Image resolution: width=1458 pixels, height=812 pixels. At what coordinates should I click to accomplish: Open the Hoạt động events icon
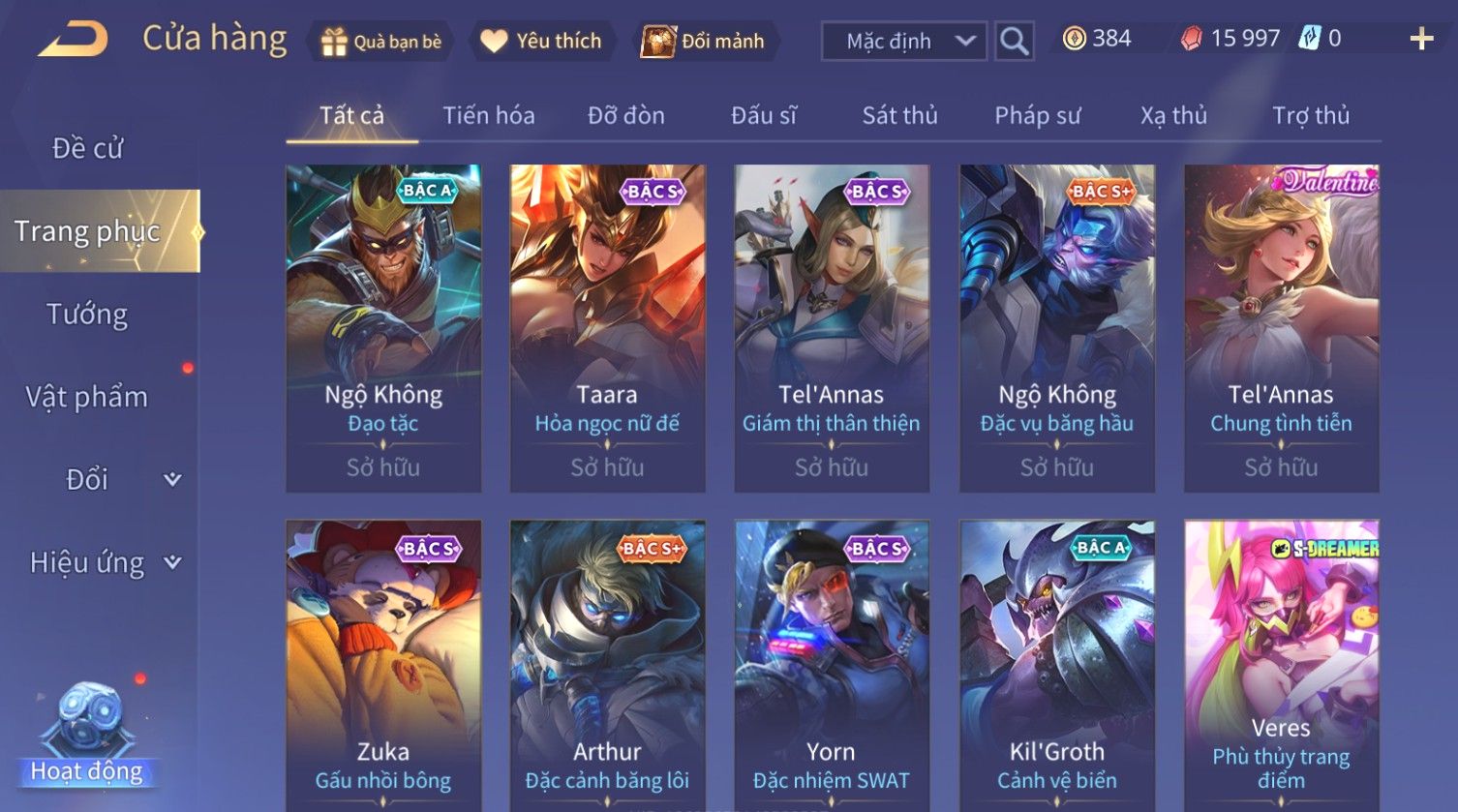(87, 736)
